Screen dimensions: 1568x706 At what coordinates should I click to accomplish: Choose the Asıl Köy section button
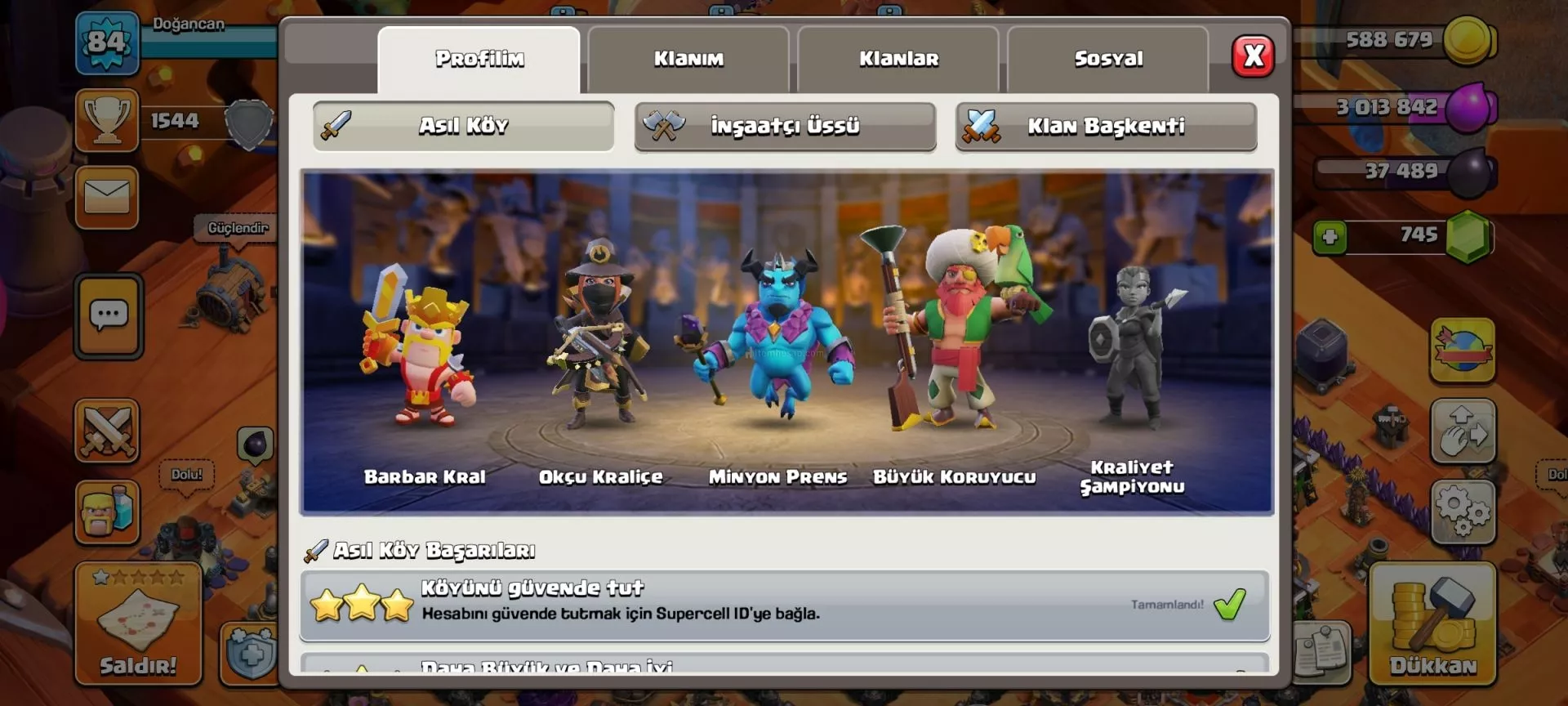[463, 126]
